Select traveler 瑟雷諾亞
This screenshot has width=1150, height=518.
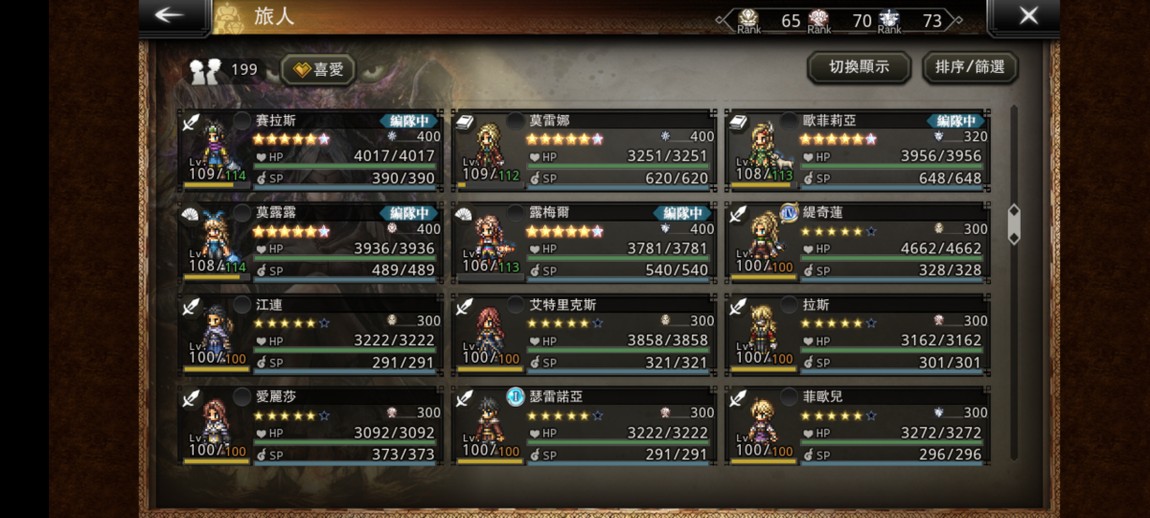click(584, 425)
